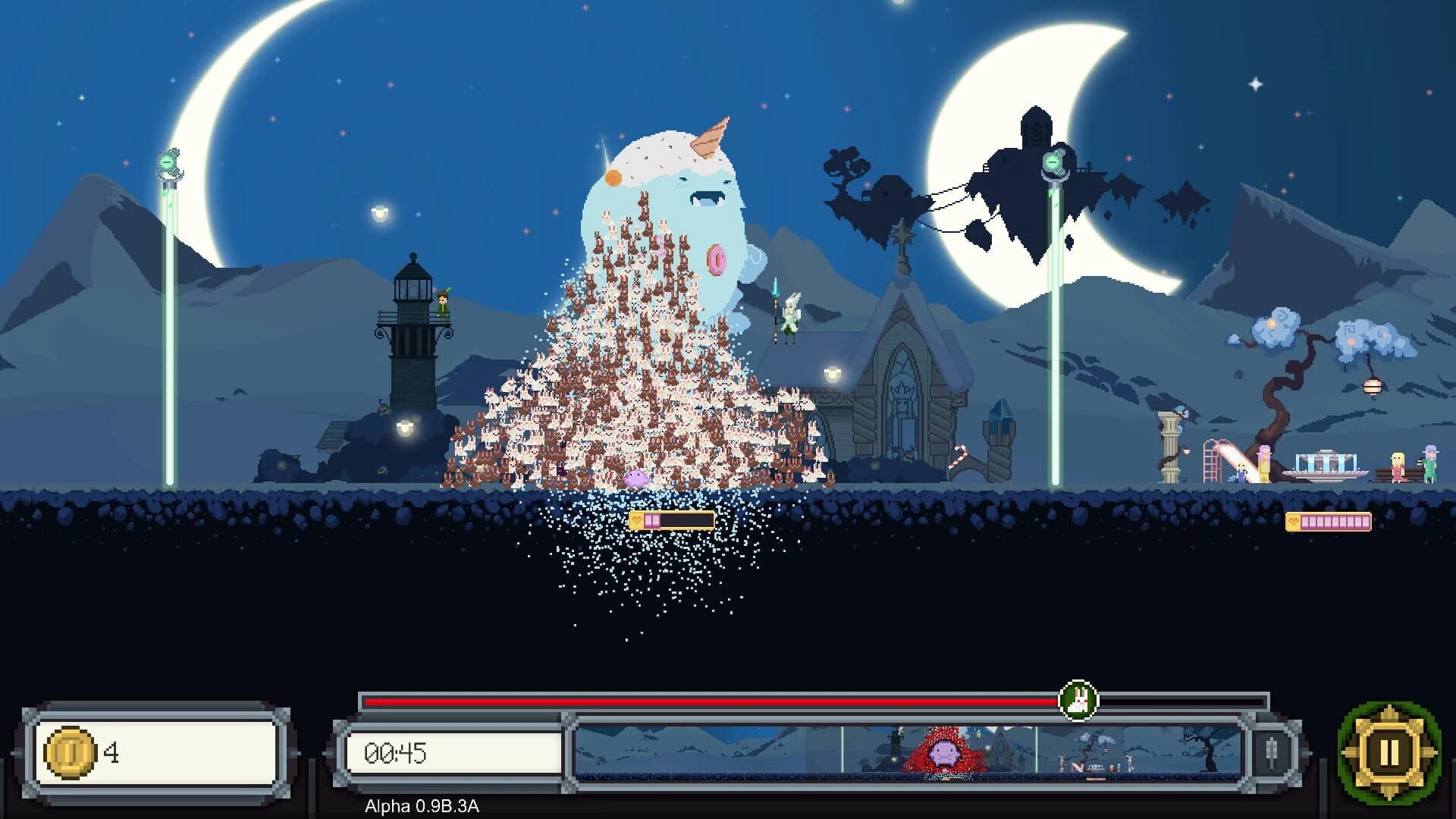This screenshot has width=1456, height=819.
Task: Select the right green beacon emitter
Action: pos(1054,163)
